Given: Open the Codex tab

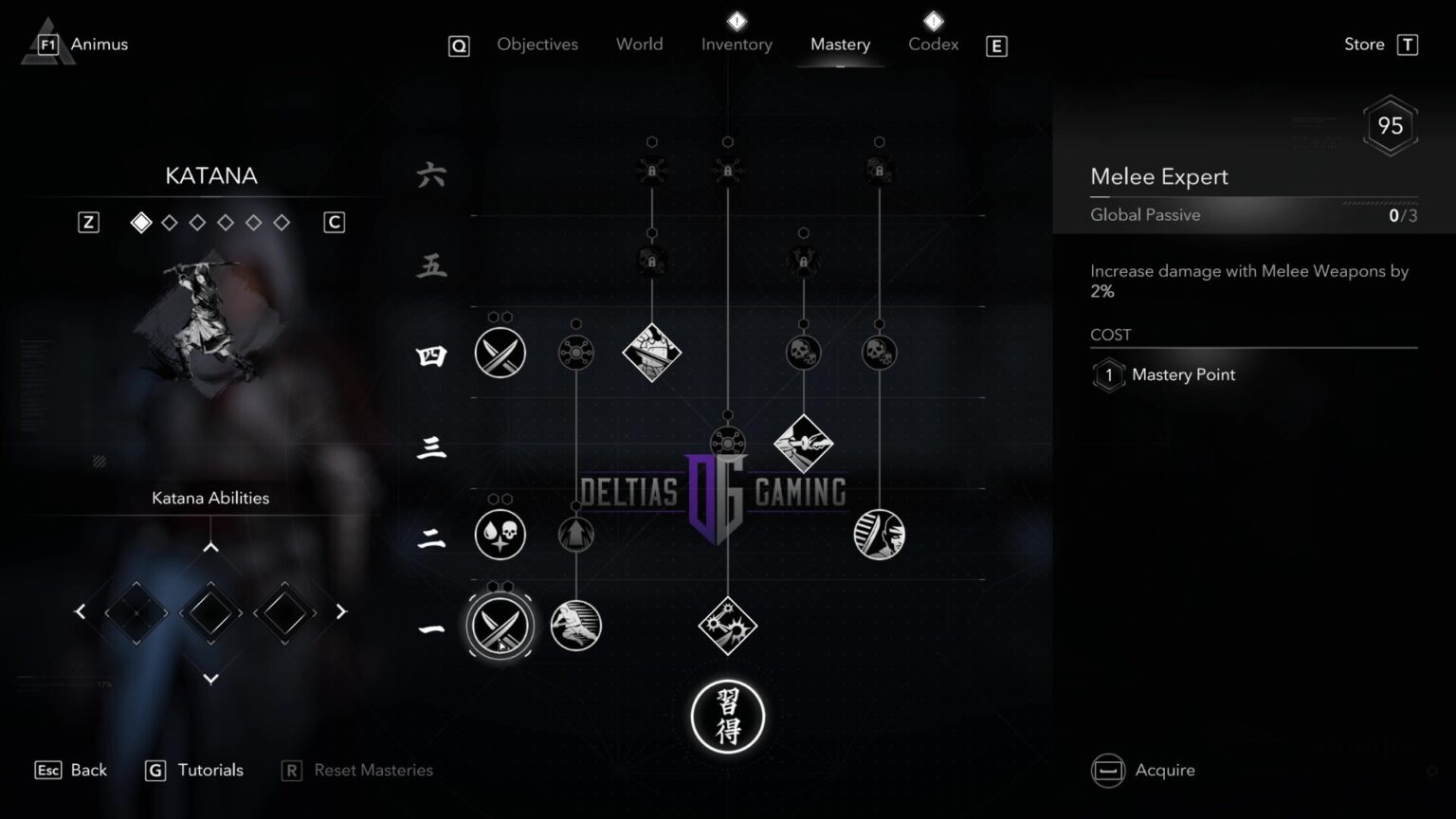Looking at the screenshot, I should coord(933,44).
